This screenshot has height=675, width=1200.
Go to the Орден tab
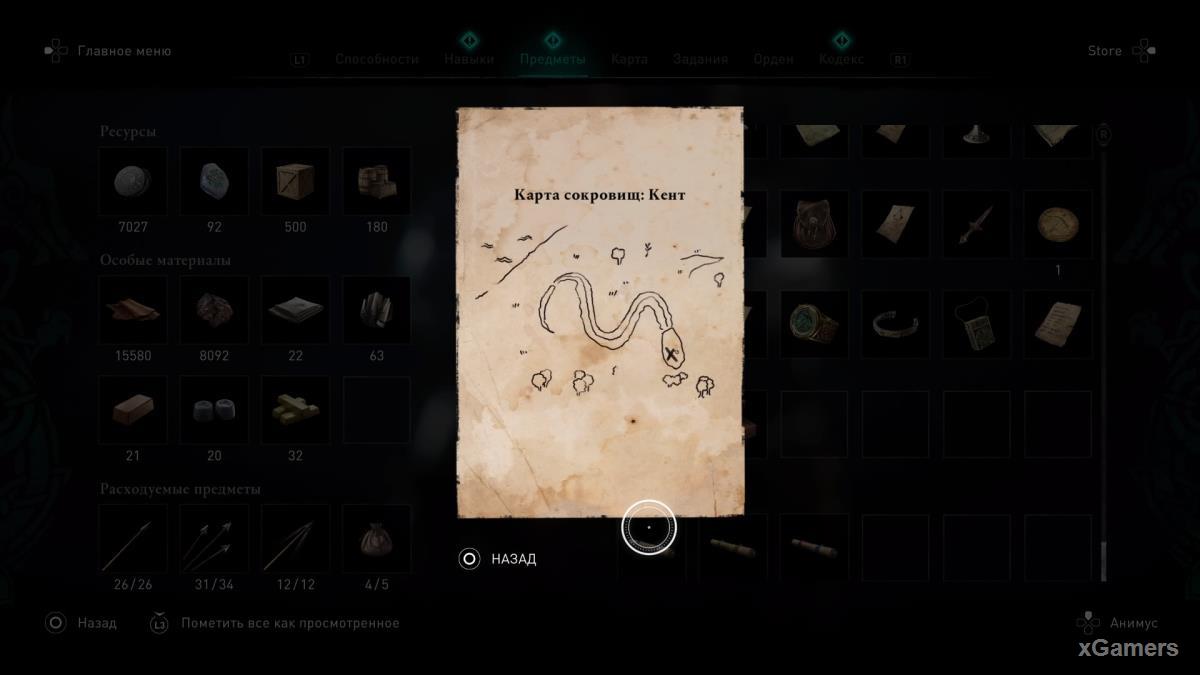tap(773, 59)
